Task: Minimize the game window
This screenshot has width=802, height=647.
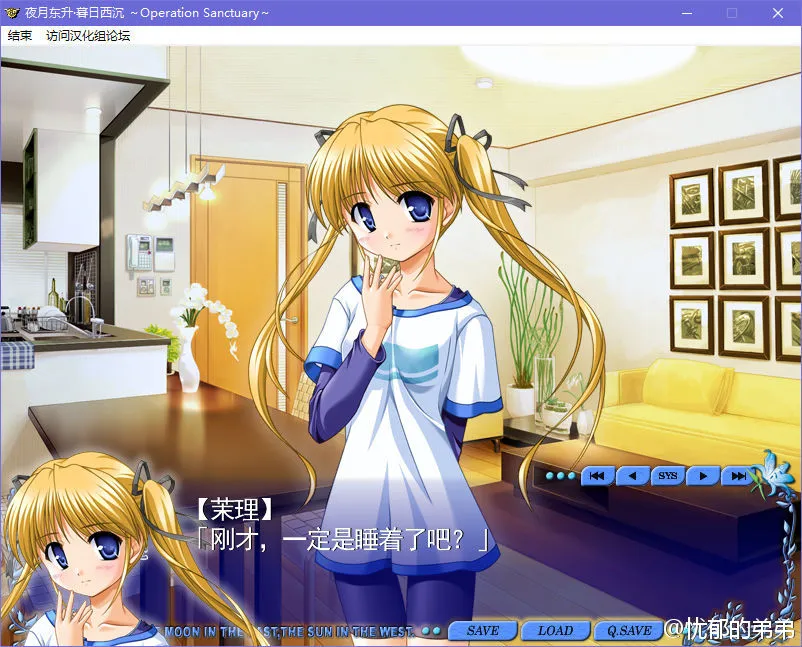Action: coord(687,13)
